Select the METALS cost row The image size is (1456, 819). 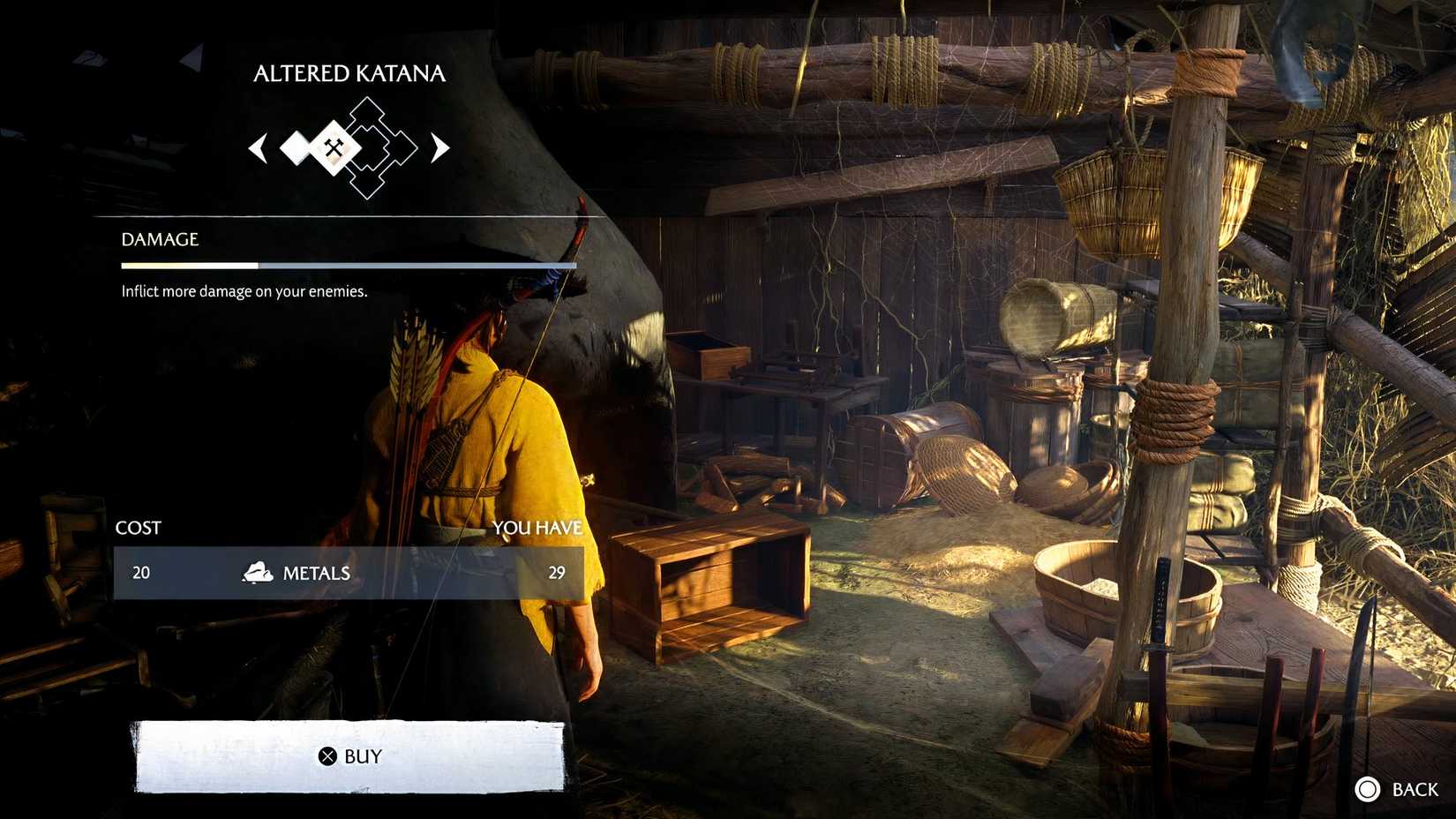349,572
